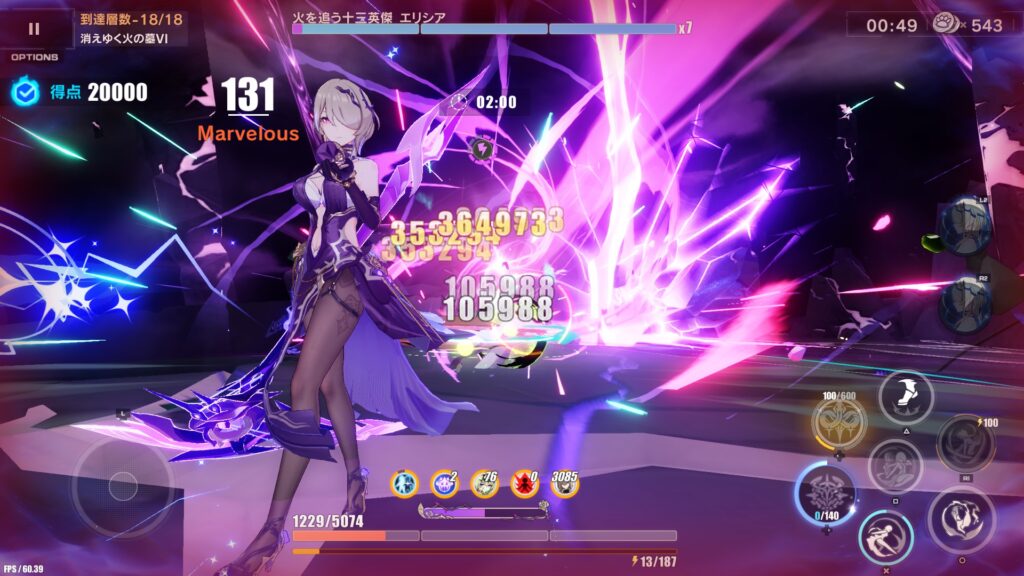Switch to the teammate portrait marked L2
The height and width of the screenshot is (576, 1024).
pyautogui.click(x=965, y=225)
